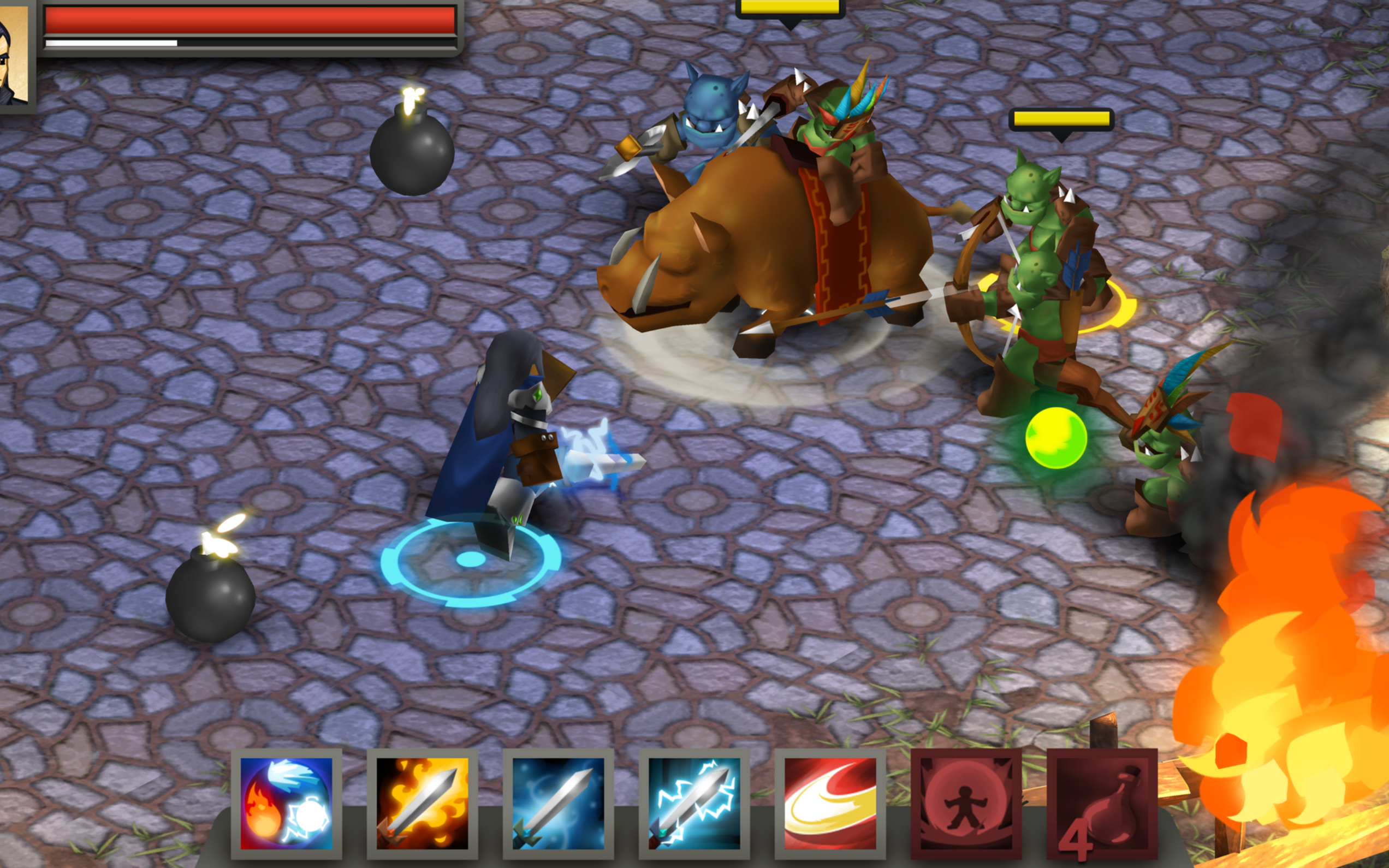Drink a health potion from the potion slot
This screenshot has width=1389, height=868.
point(1101,802)
